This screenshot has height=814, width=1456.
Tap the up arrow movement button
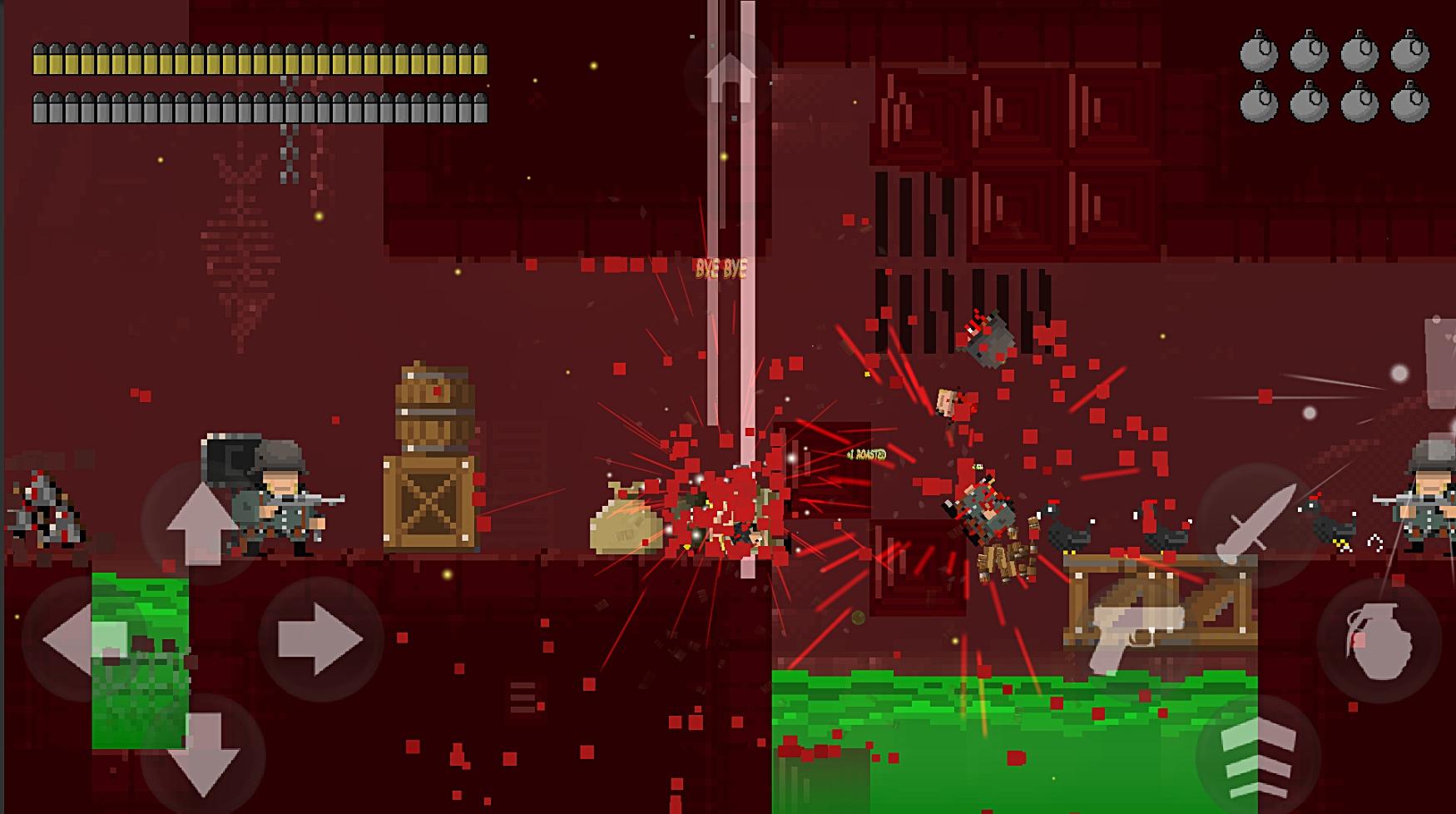(201, 522)
